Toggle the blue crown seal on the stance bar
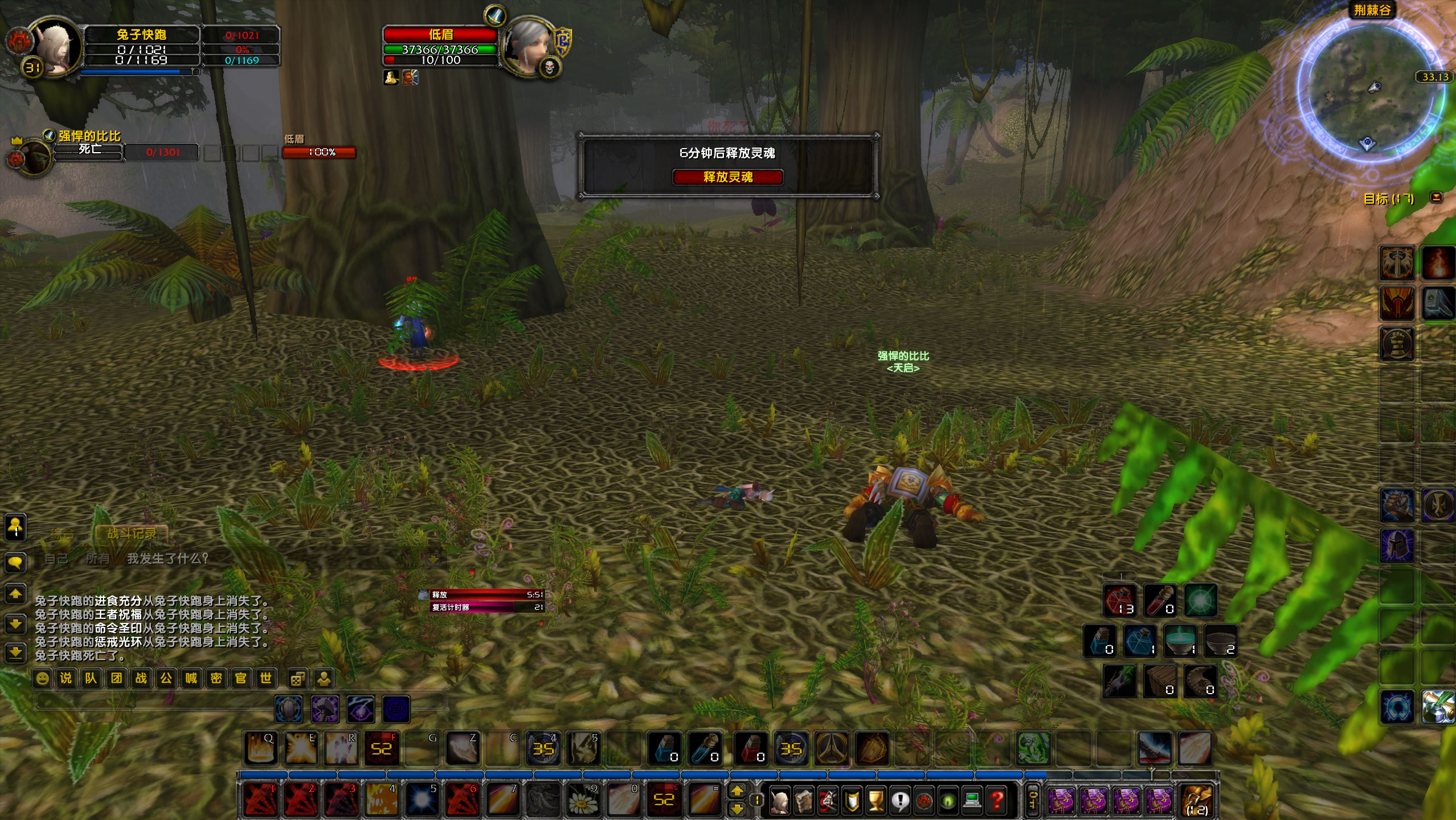 (395, 709)
